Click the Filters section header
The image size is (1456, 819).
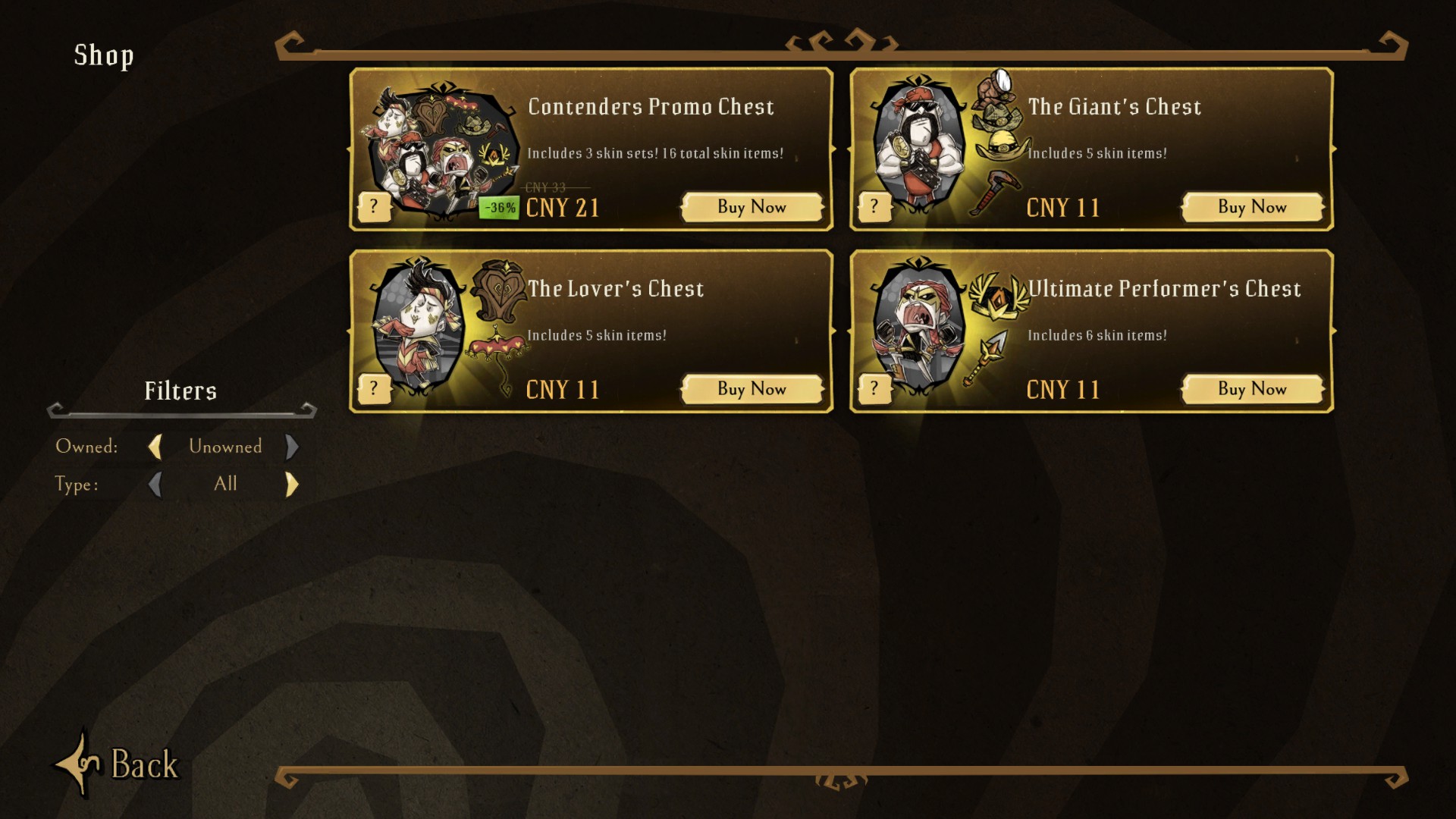tap(180, 391)
